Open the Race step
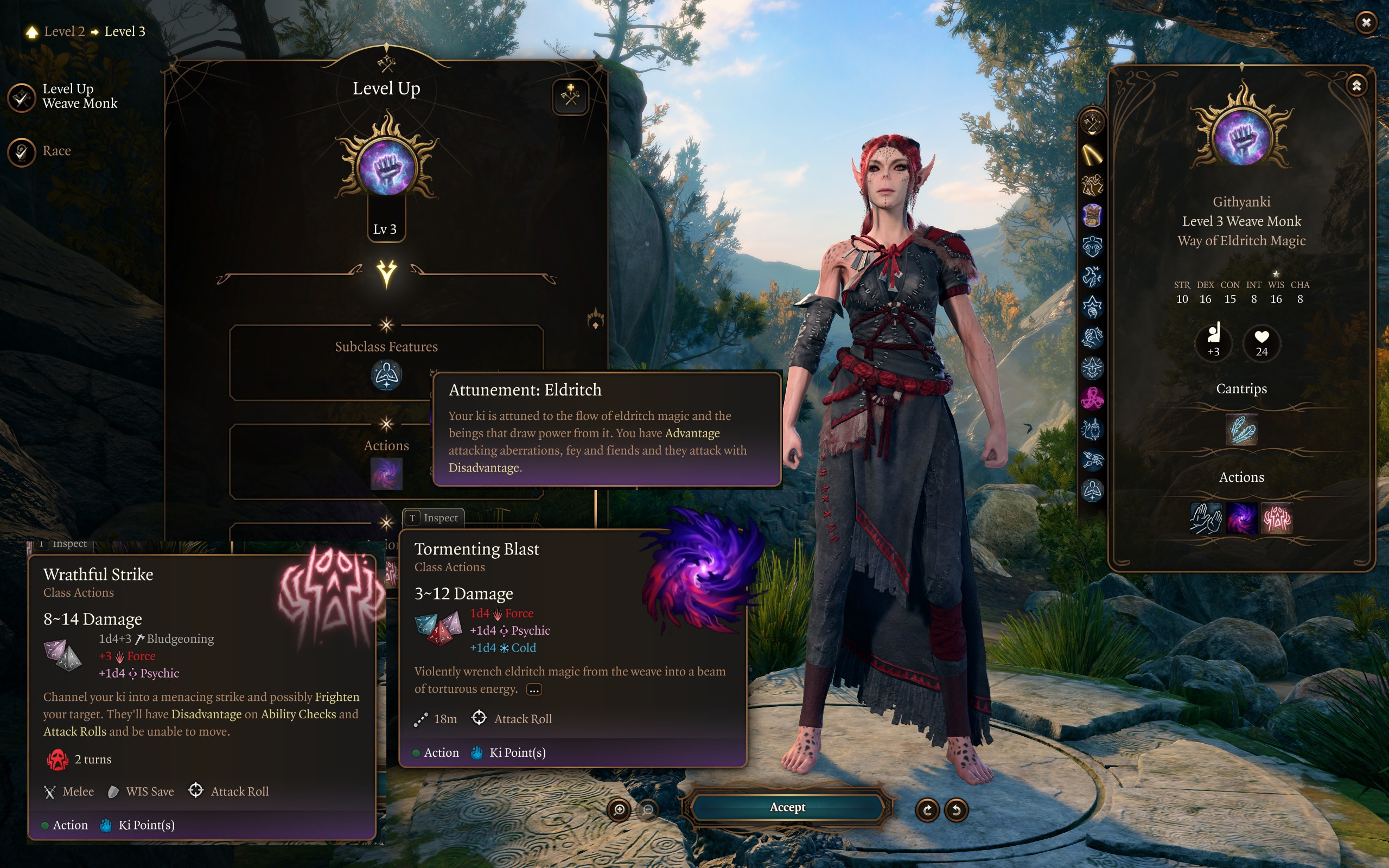 [22, 151]
